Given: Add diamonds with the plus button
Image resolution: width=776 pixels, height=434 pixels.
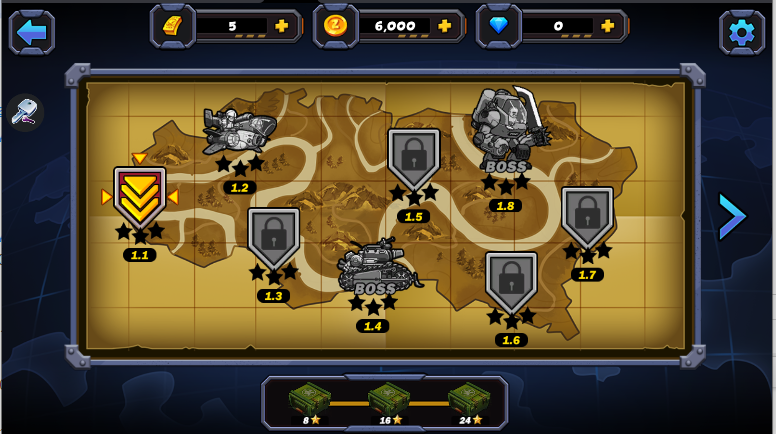Looking at the screenshot, I should [607, 26].
